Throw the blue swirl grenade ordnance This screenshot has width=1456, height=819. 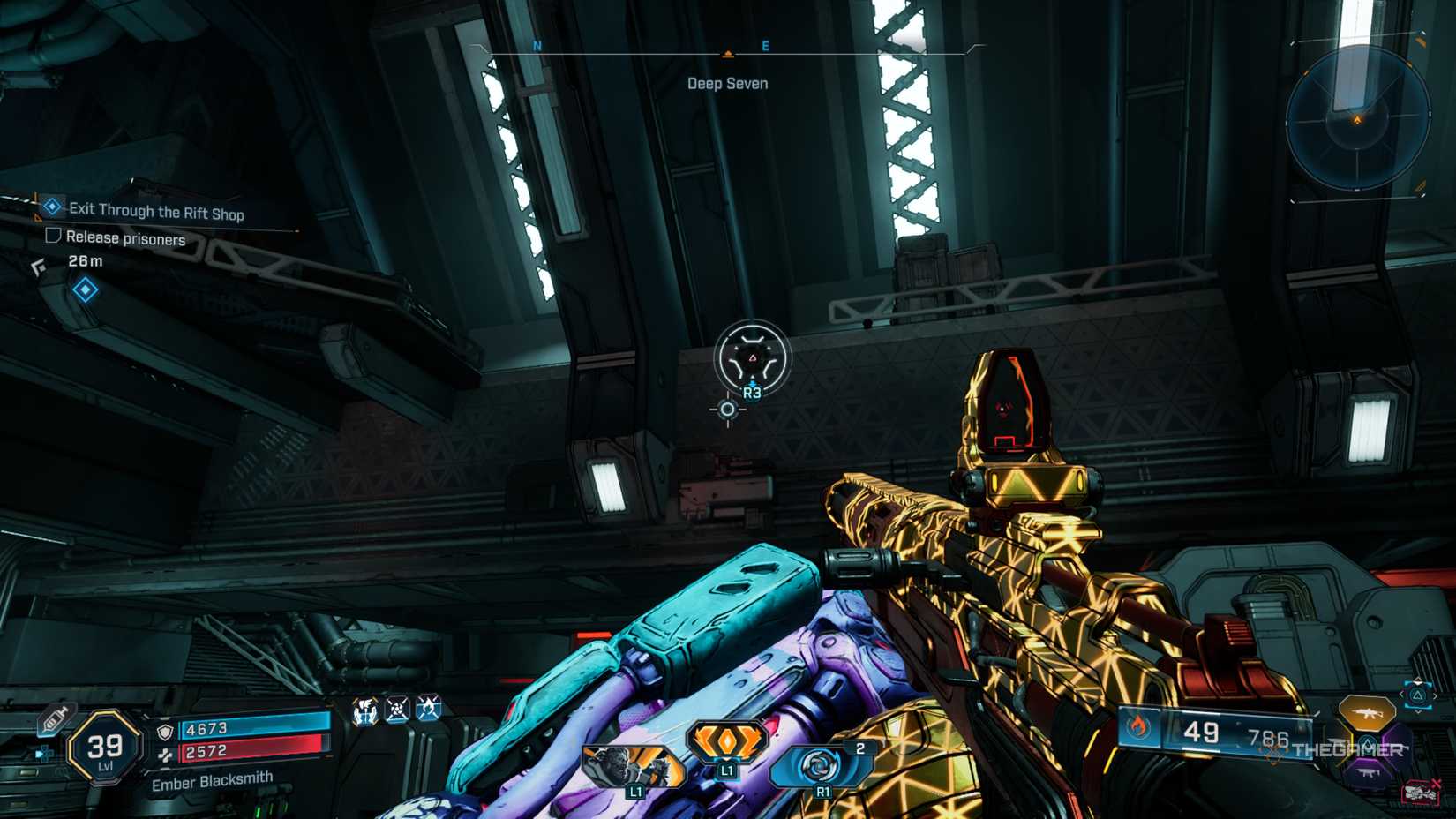click(821, 765)
